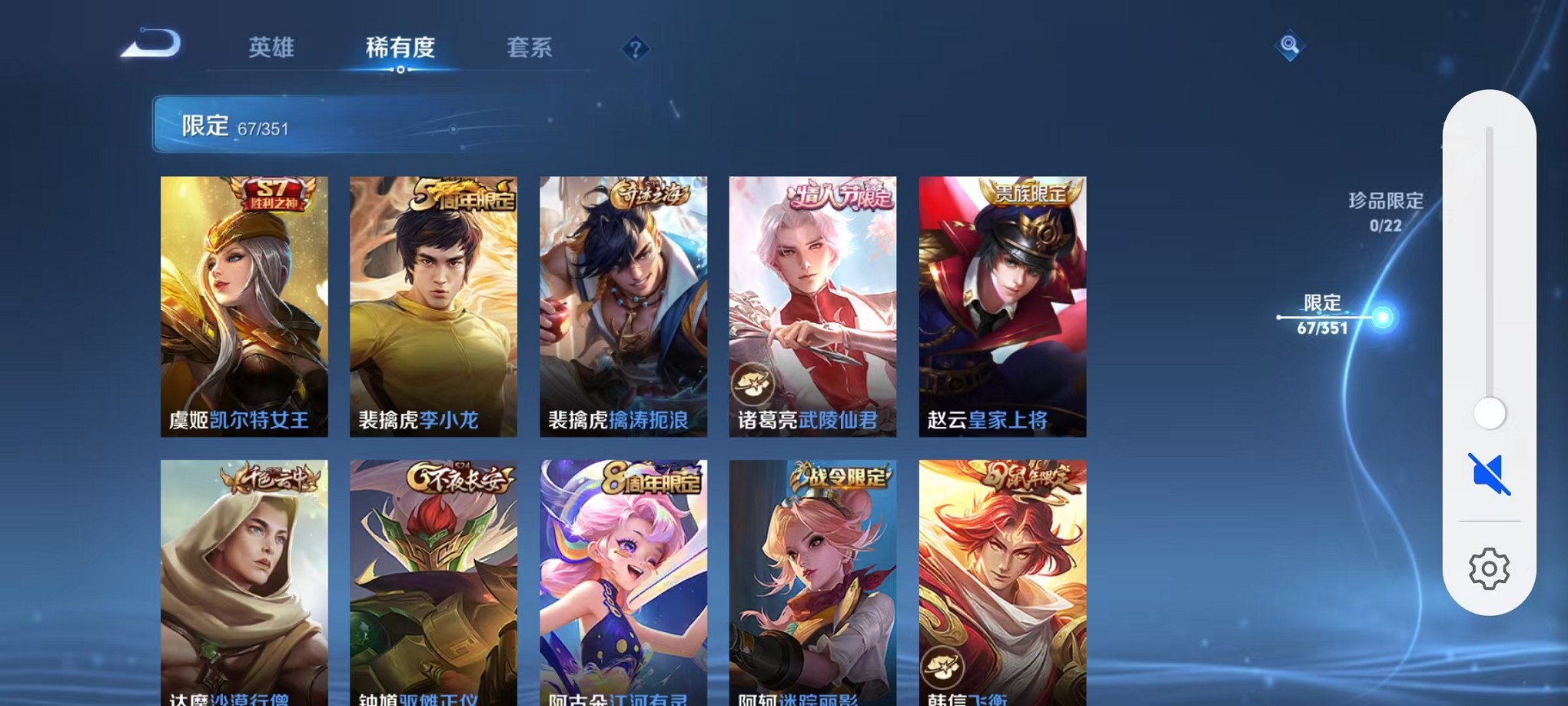Switch to the 英雄 tab
Screen dimensions: 1568x706
(x=270, y=48)
